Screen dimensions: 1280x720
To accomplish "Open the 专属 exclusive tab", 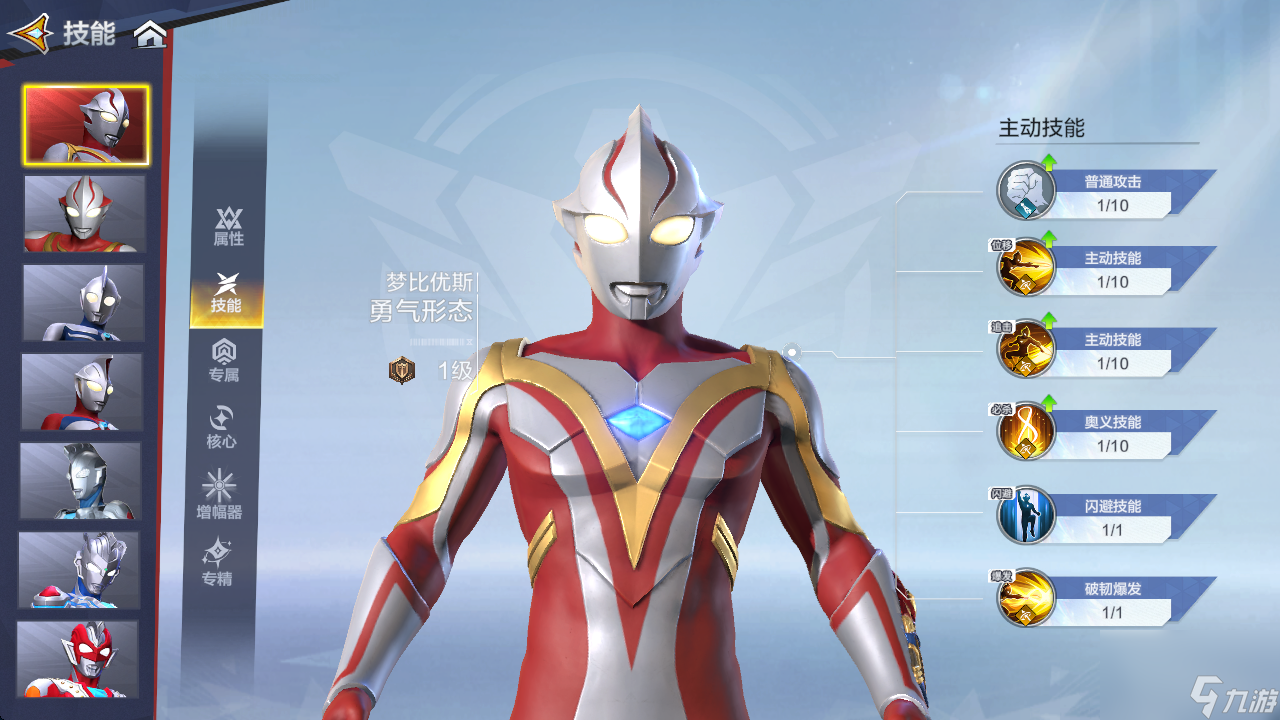I will pyautogui.click(x=224, y=361).
